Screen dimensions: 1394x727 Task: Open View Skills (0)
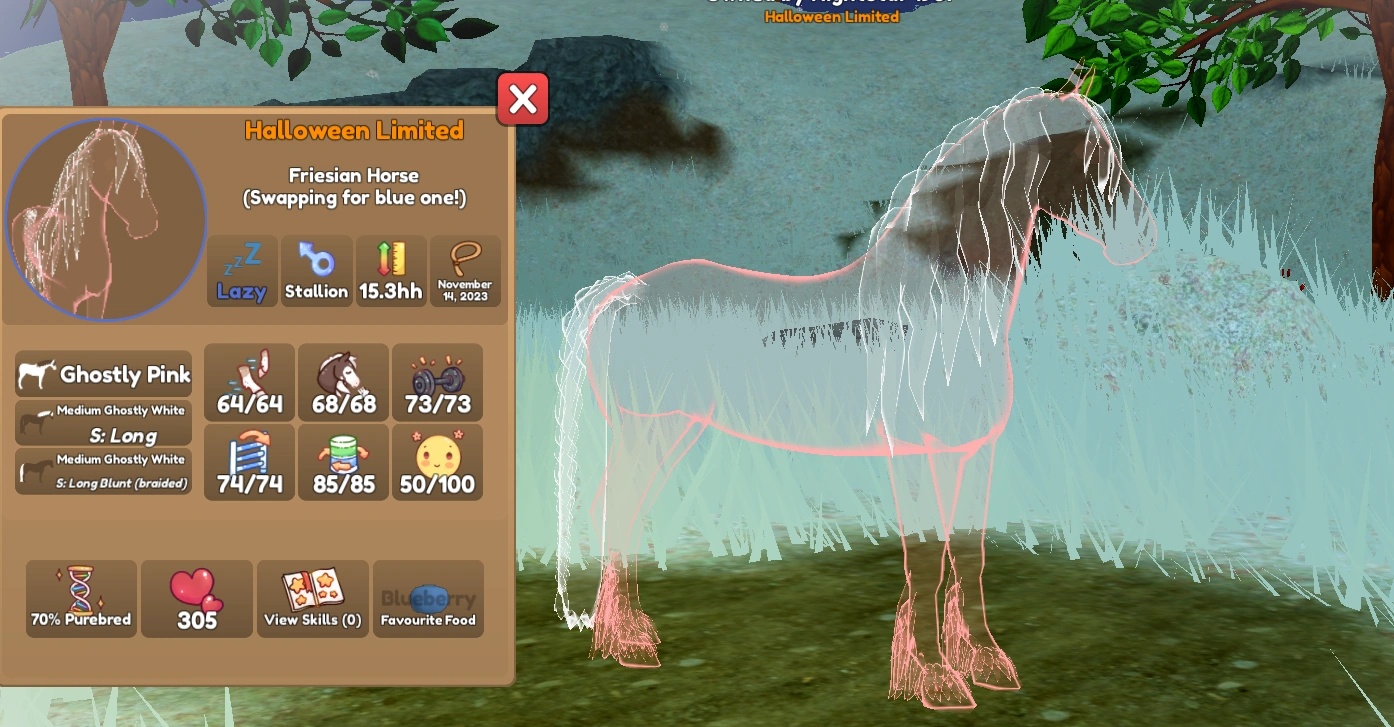point(312,598)
